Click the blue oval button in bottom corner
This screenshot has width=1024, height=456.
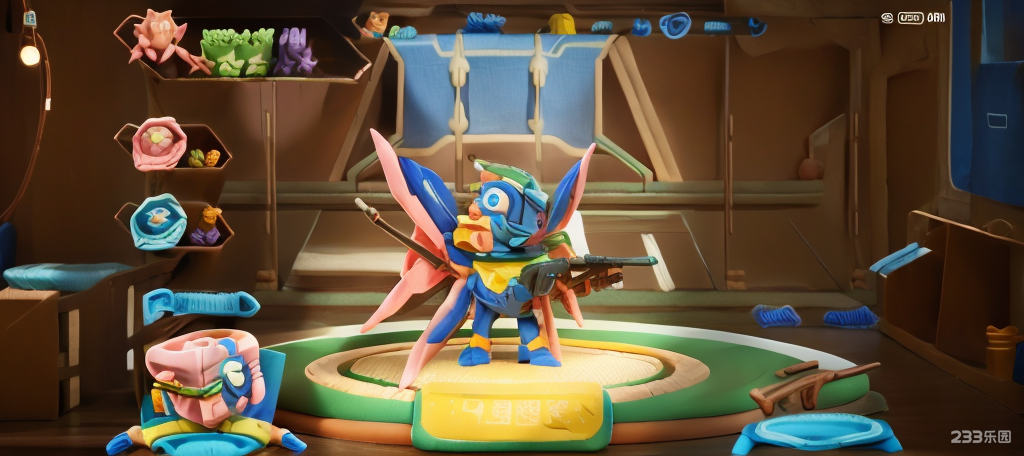pyautogui.click(x=815, y=432)
